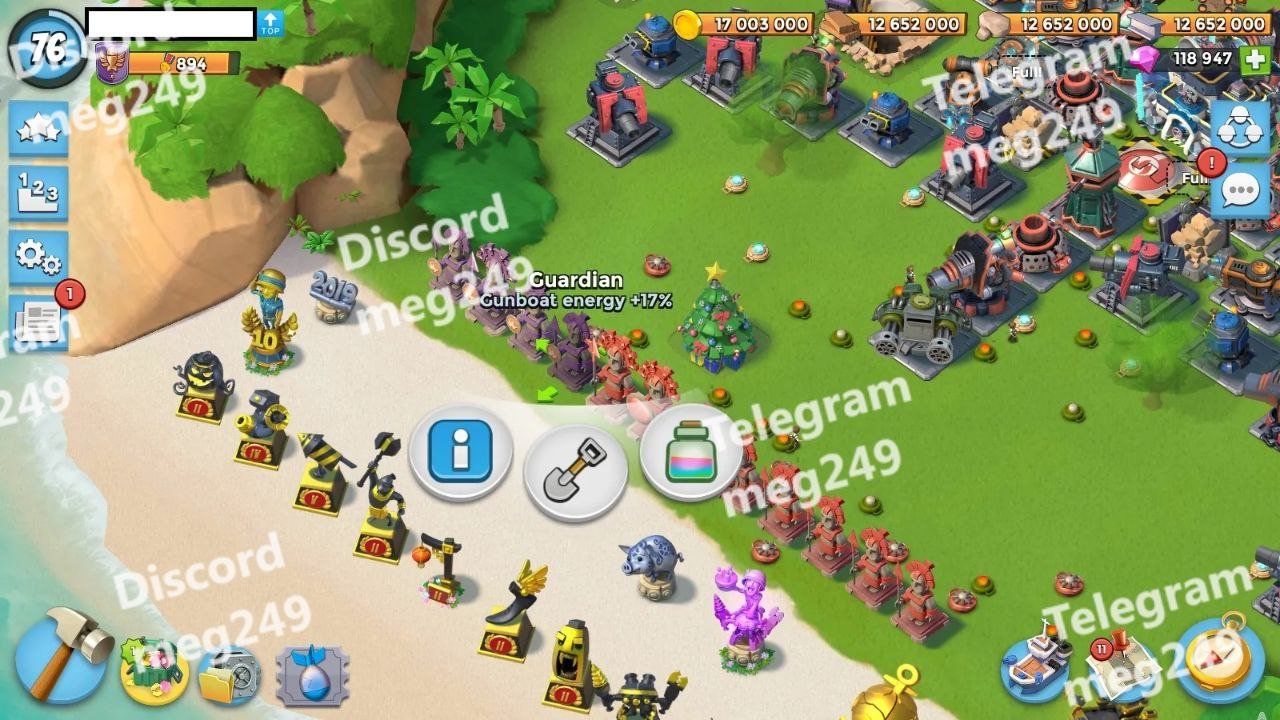Image resolution: width=1280 pixels, height=720 pixels.
Task: View the leaderboard podium button
Action: pos(39,193)
